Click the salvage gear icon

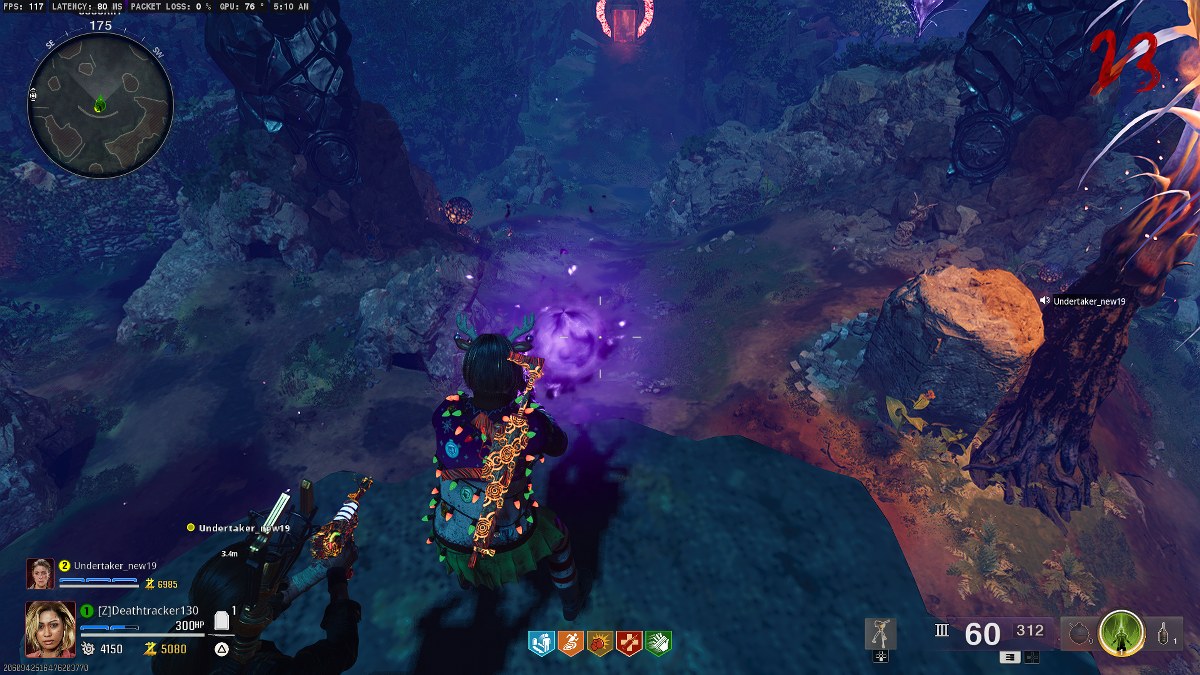pos(88,649)
